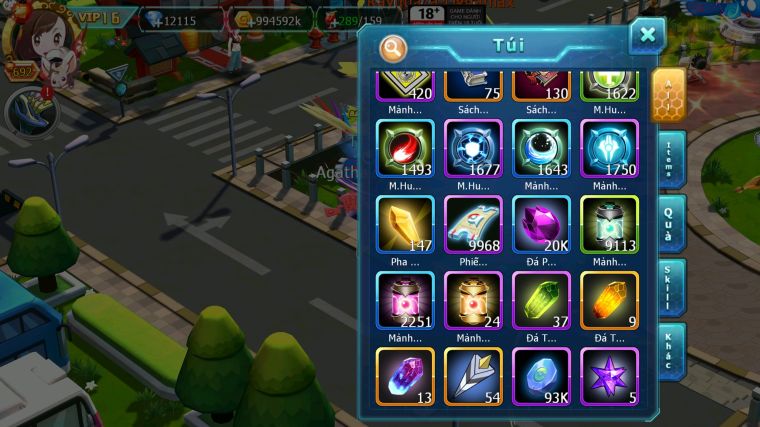The height and width of the screenshot is (427, 760).
Task: Pick the green canister item (9113)
Action: pyautogui.click(x=609, y=224)
